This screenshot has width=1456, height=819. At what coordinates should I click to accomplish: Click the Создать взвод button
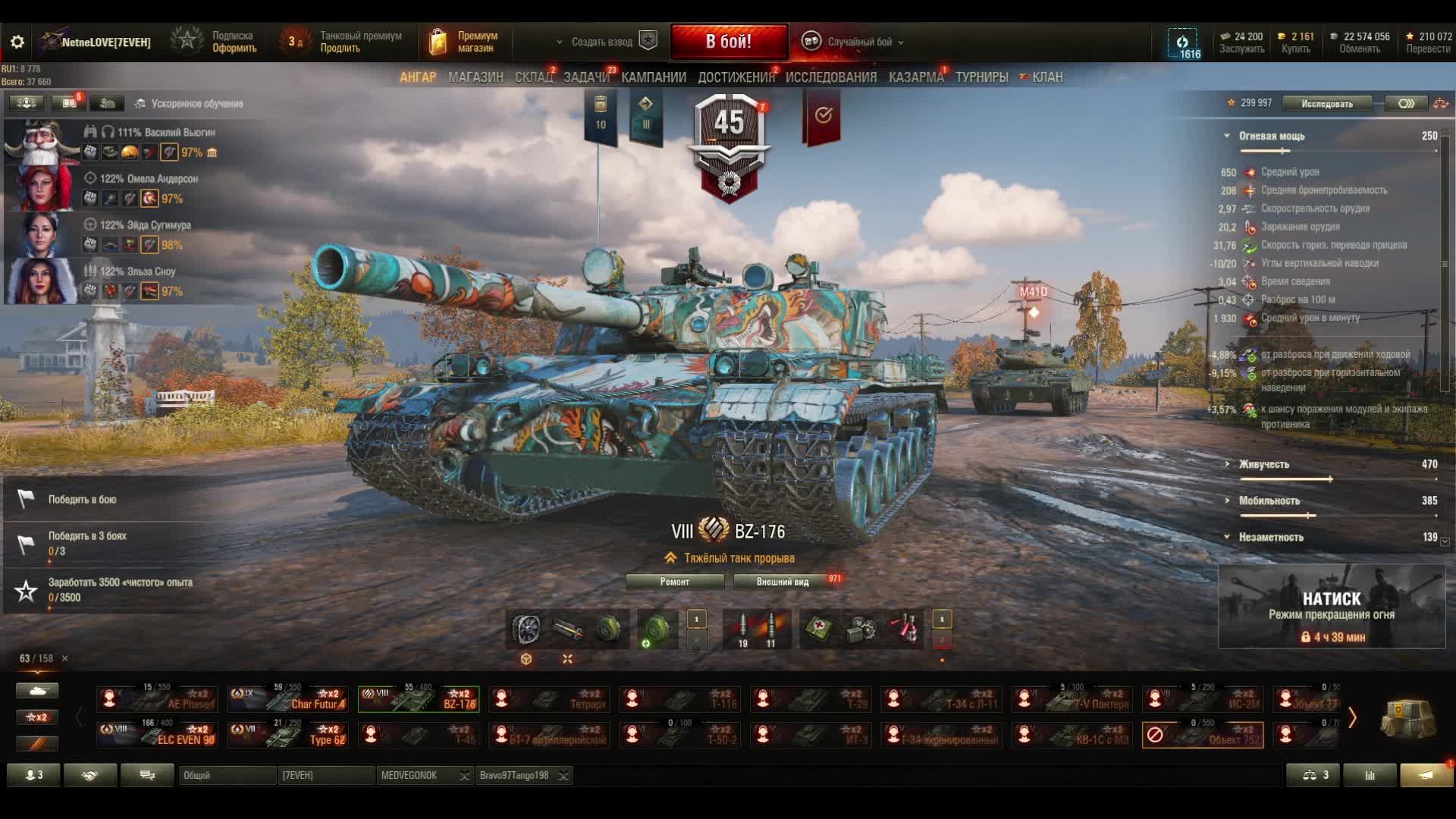[x=601, y=42]
